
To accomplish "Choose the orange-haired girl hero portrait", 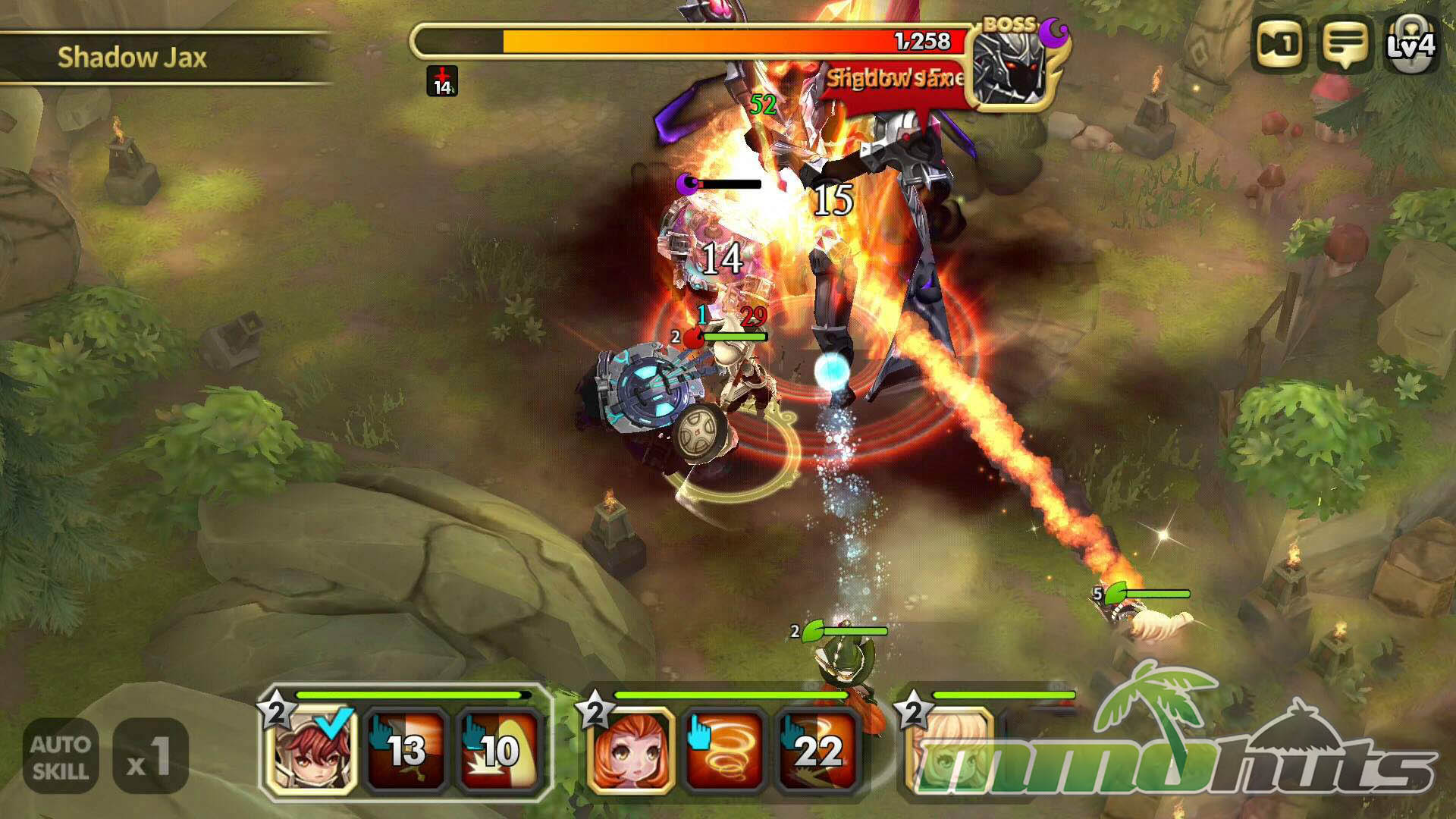I will tap(629, 751).
